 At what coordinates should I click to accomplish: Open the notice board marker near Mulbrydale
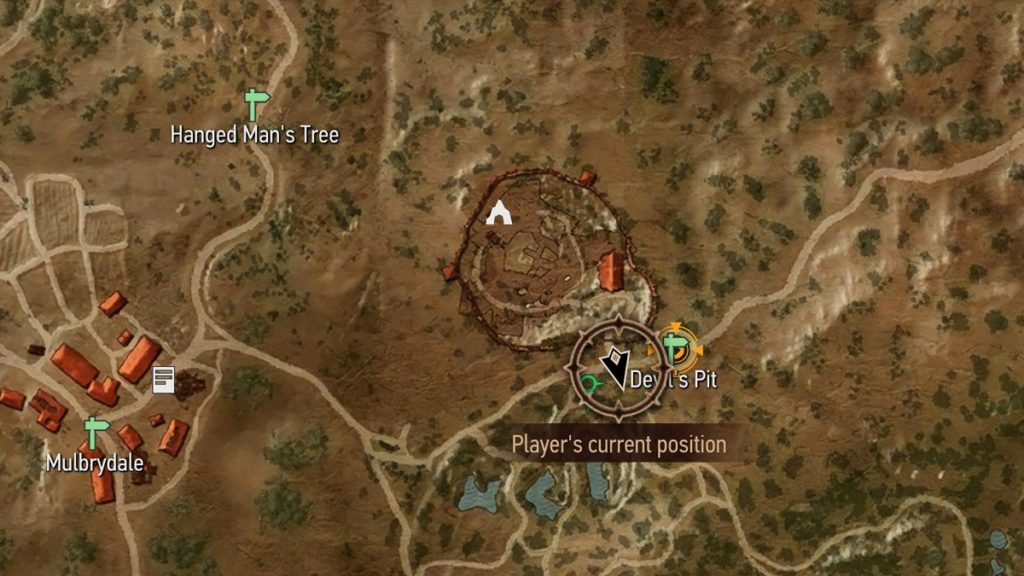[163, 379]
